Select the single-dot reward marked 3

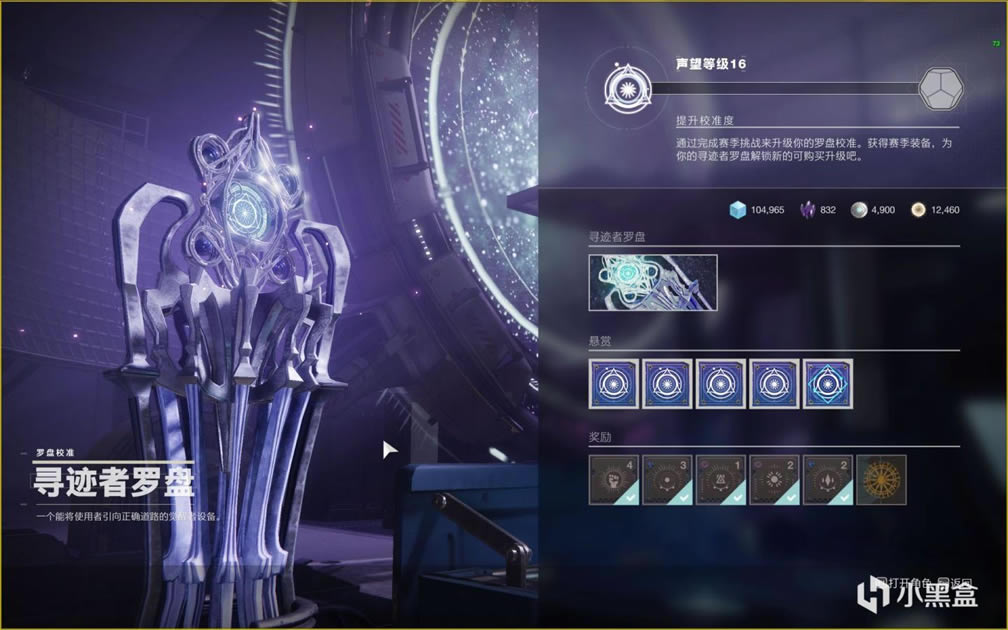(667, 480)
